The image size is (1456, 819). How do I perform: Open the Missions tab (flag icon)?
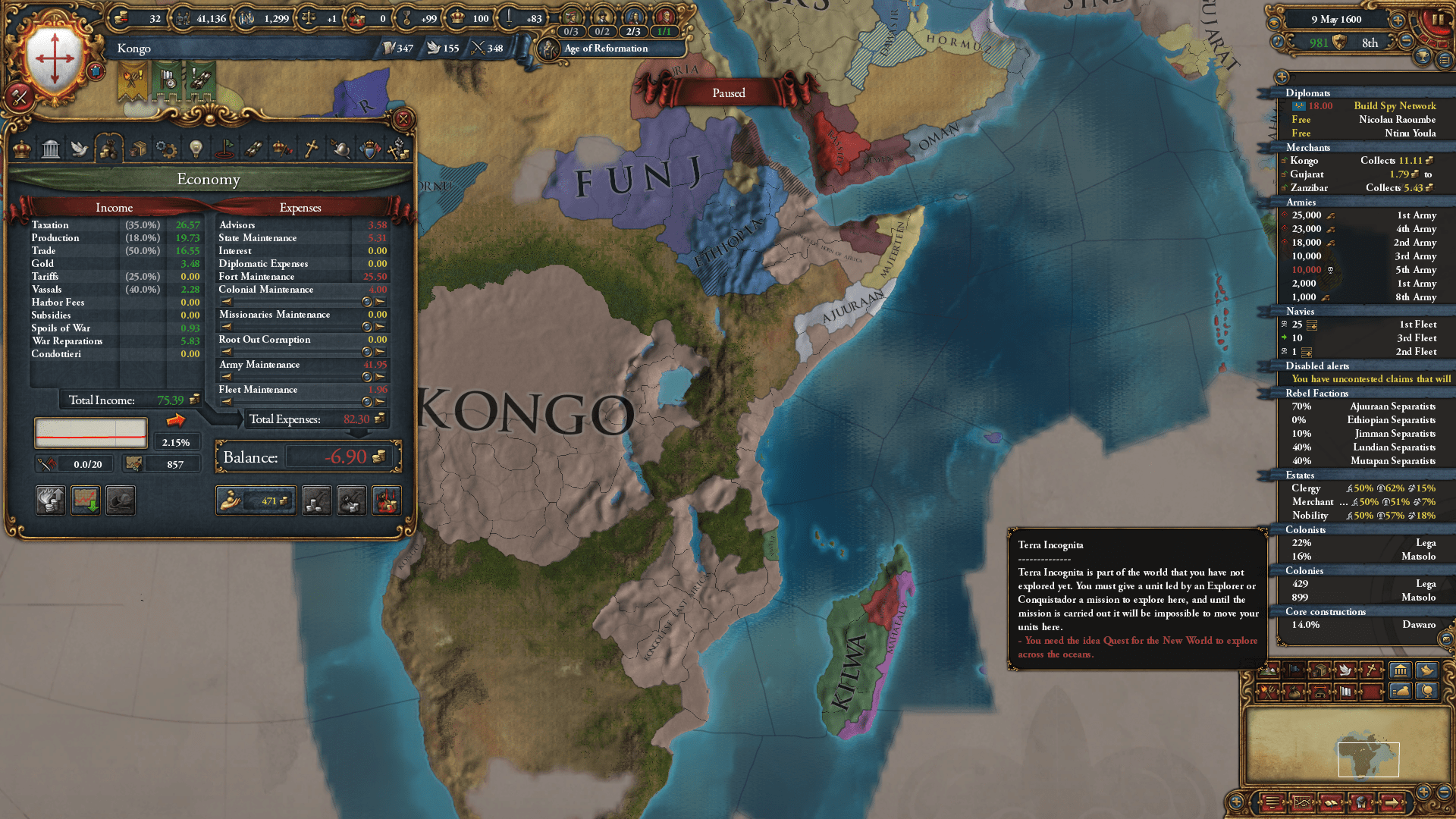click(225, 149)
